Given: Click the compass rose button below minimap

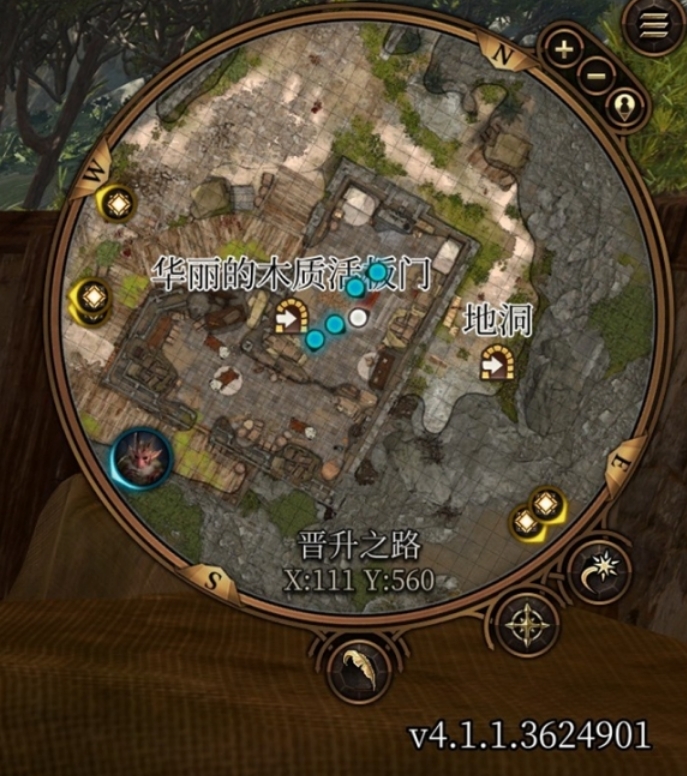Looking at the screenshot, I should [523, 624].
